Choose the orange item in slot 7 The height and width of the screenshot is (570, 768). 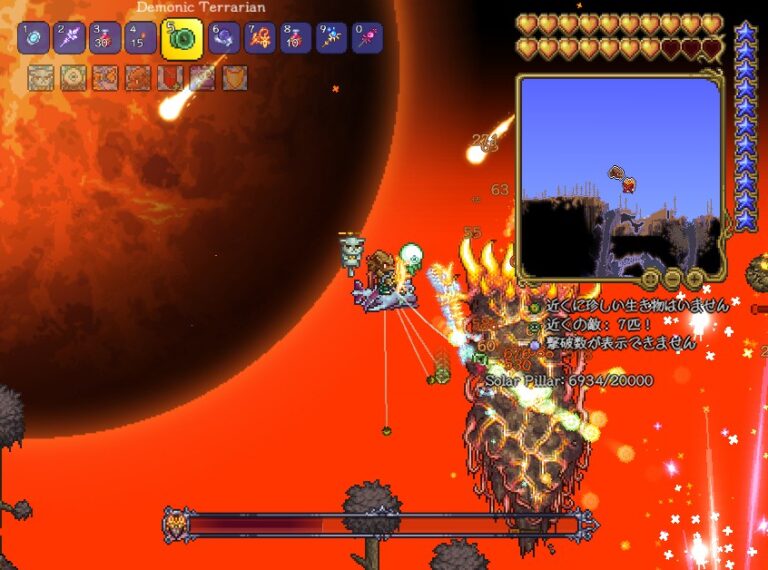(x=260, y=38)
